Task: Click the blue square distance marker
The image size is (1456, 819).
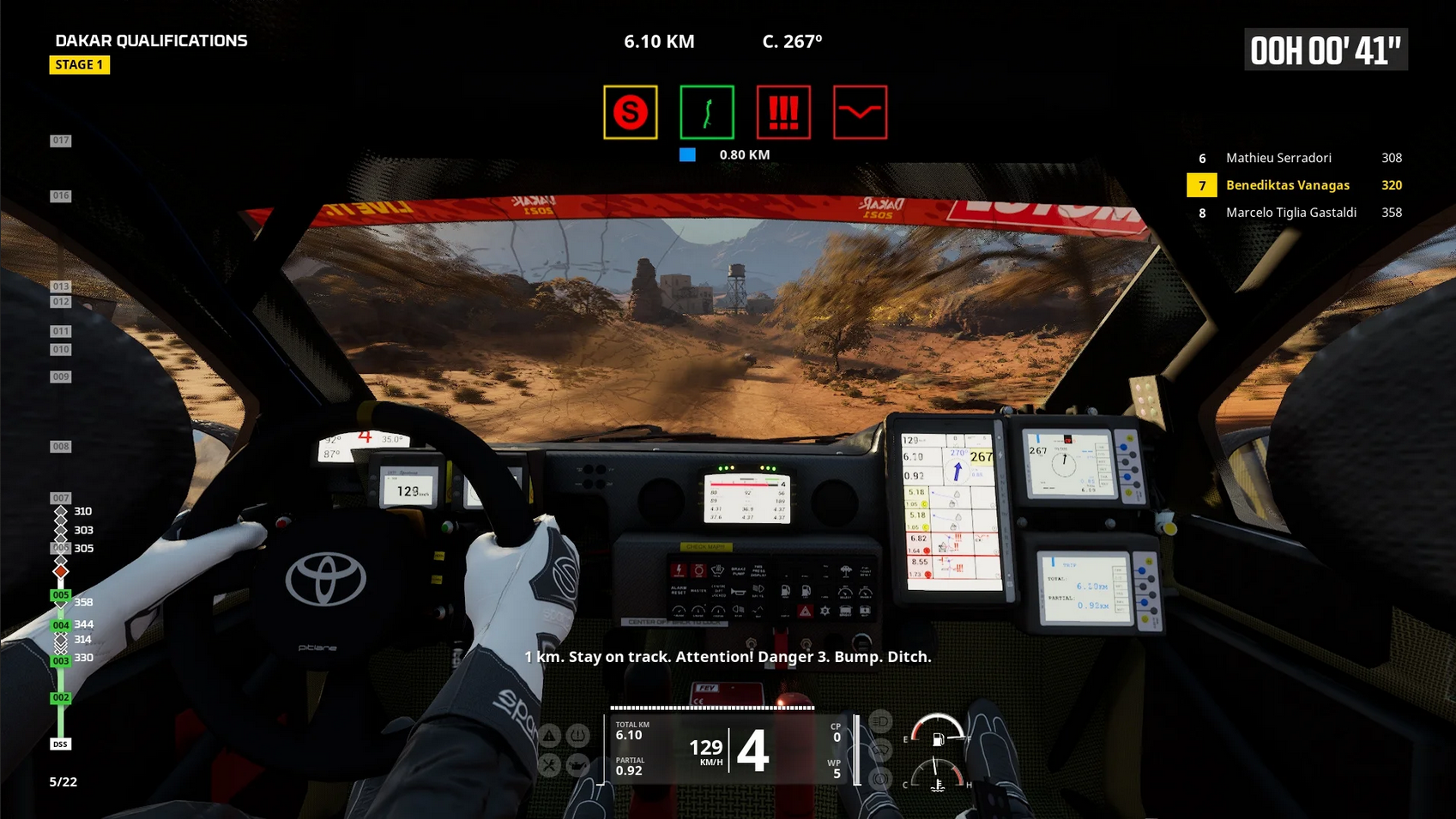Action: 687,155
